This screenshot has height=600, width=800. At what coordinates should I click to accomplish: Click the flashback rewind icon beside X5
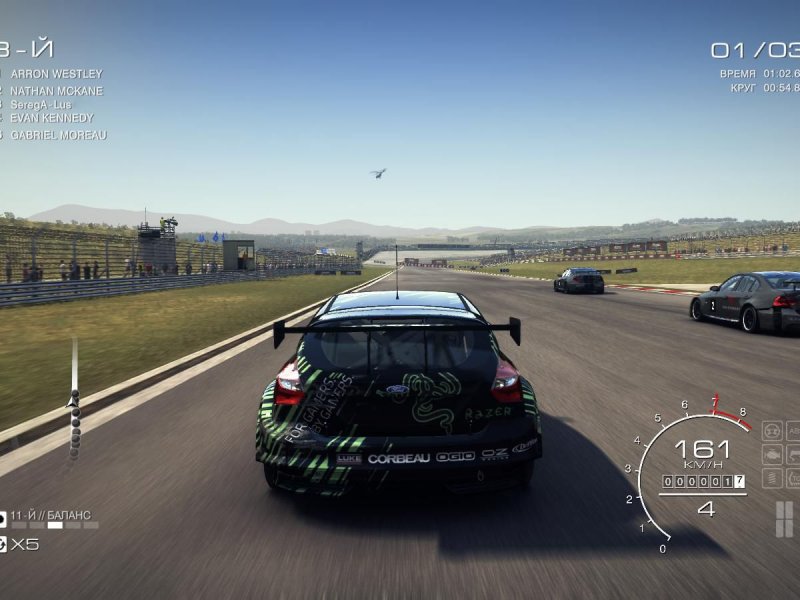coord(3,544)
